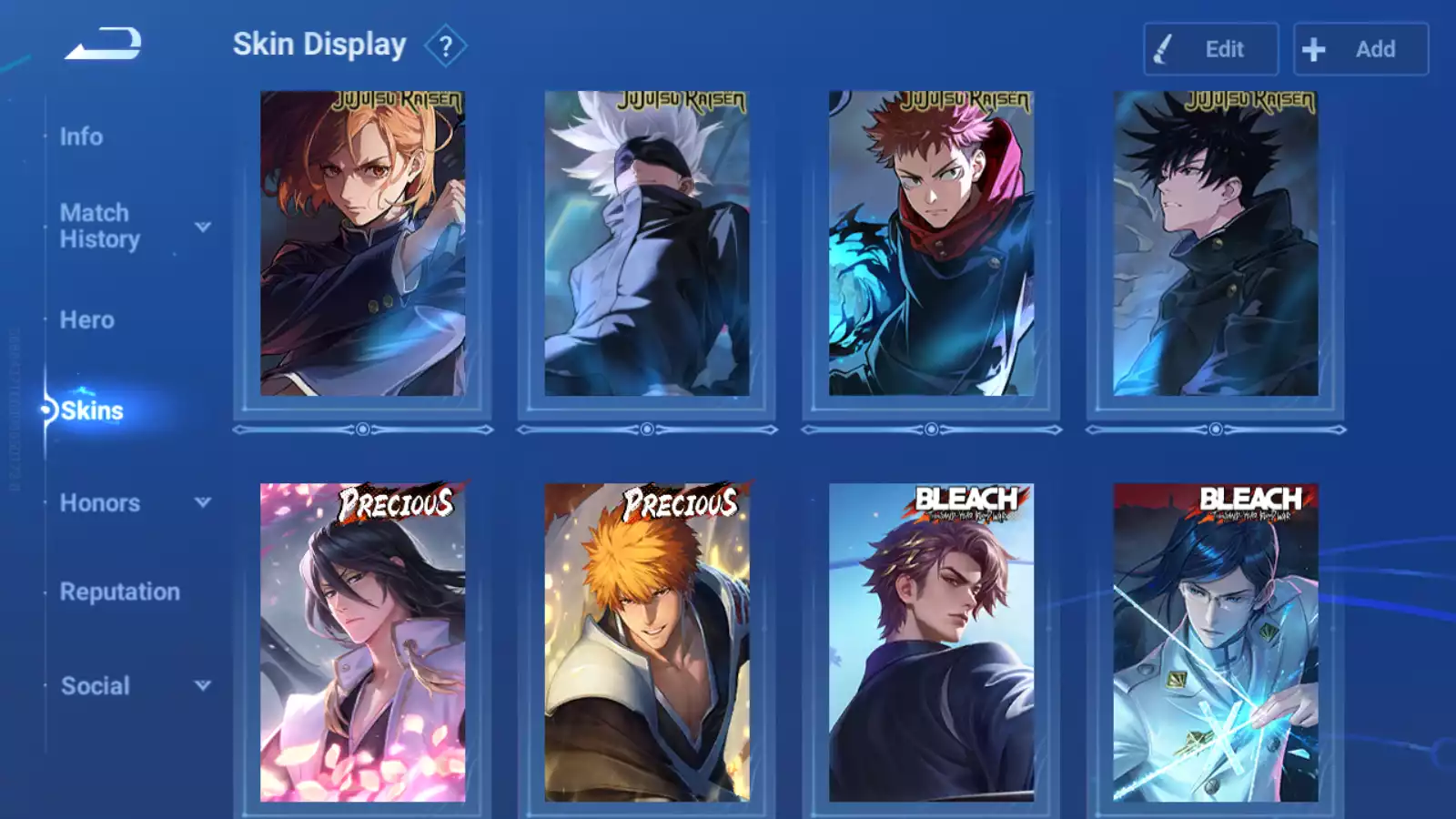
Task: Select the orange-haired girl Jujutsu Kaisen skin
Action: click(362, 243)
